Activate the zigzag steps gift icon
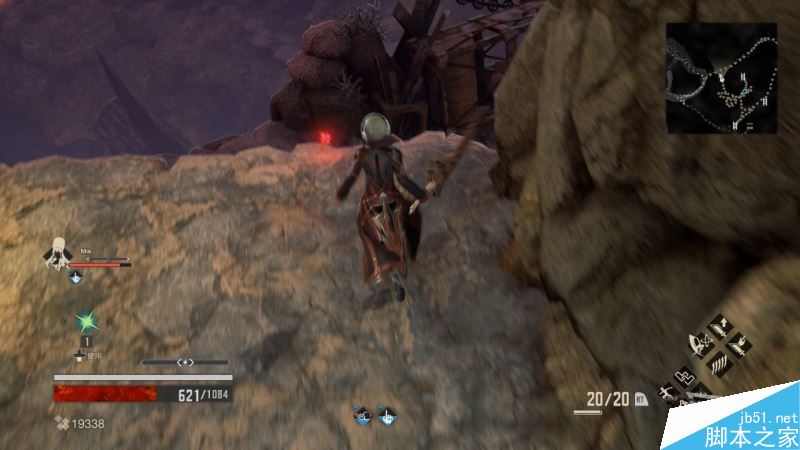This screenshot has height=450, width=800. pos(684,378)
